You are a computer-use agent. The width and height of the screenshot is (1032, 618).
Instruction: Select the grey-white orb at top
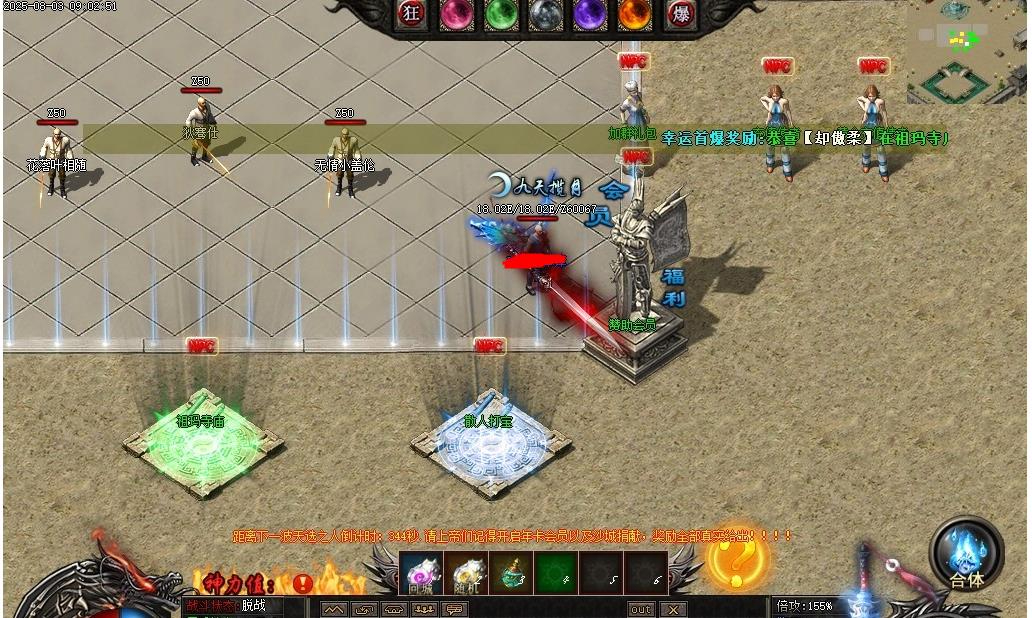click(544, 13)
